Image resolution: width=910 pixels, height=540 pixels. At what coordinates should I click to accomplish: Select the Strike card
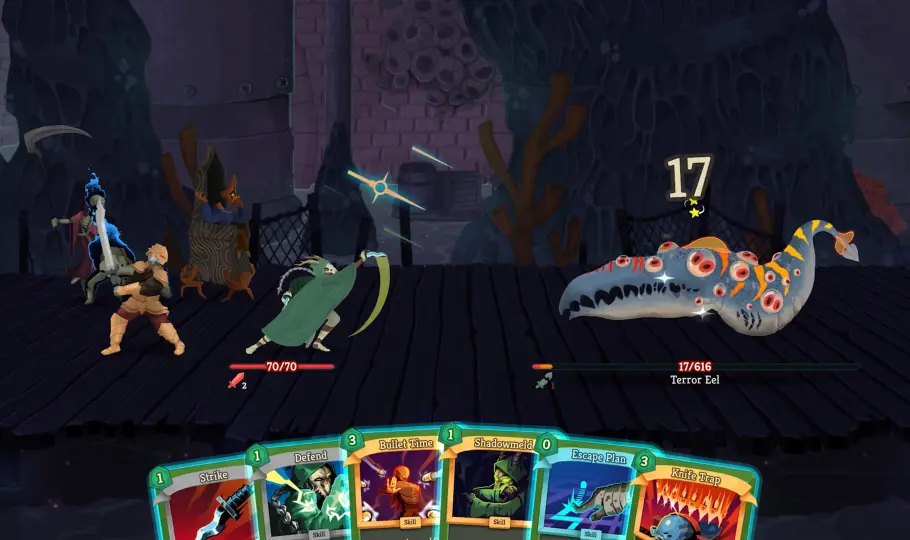[205, 503]
